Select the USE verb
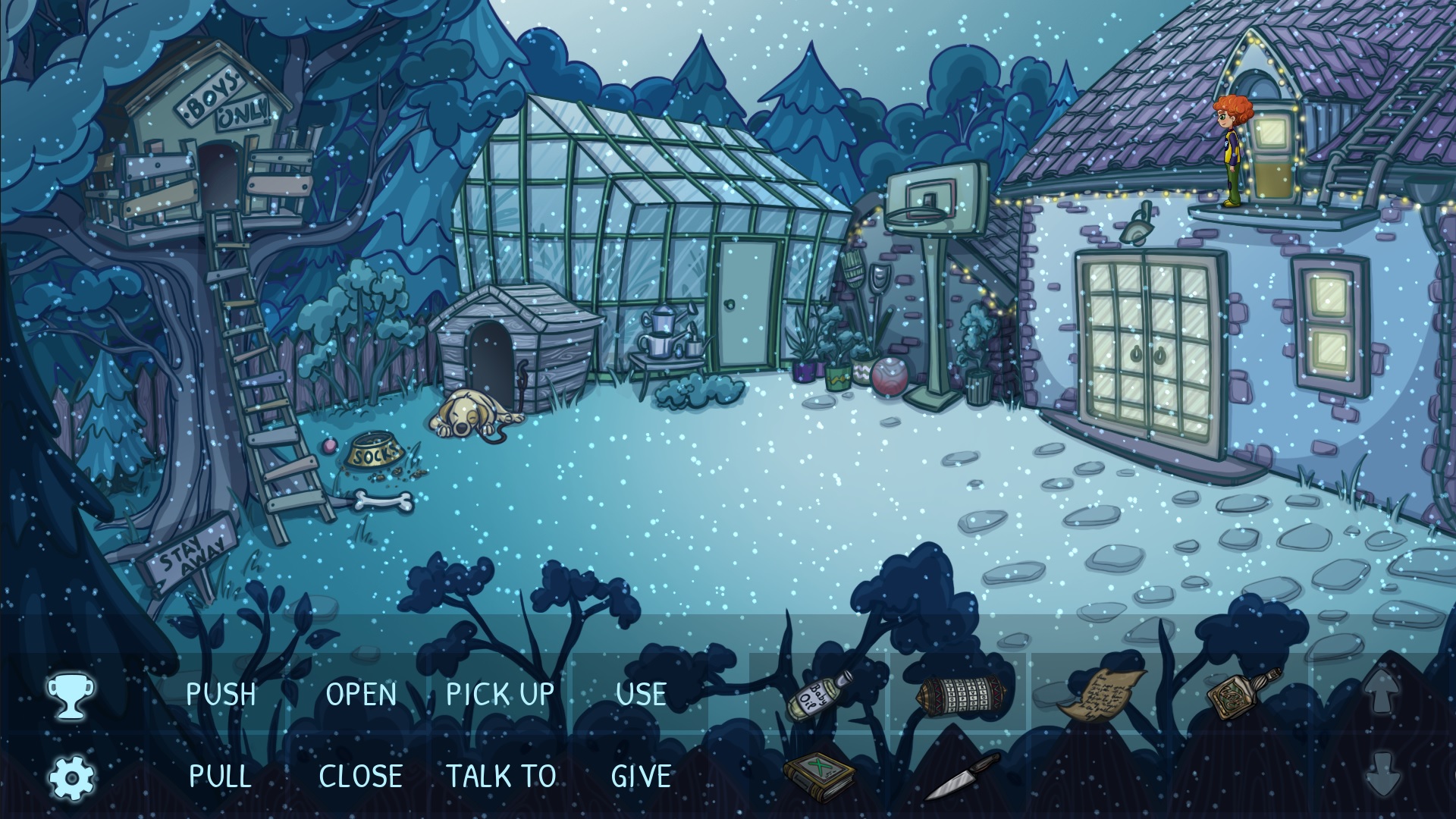 (x=641, y=695)
